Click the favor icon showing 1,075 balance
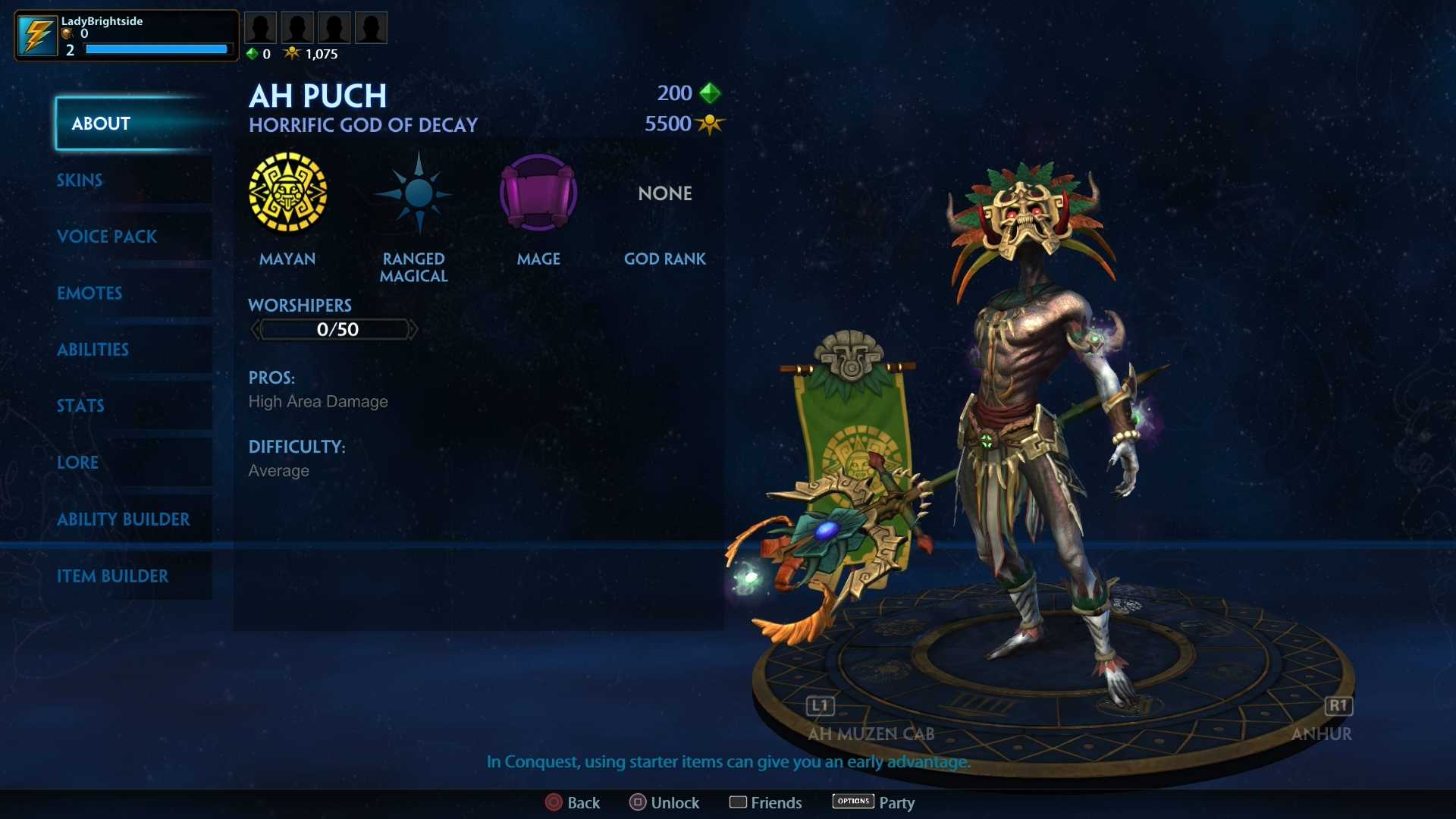 [x=293, y=53]
